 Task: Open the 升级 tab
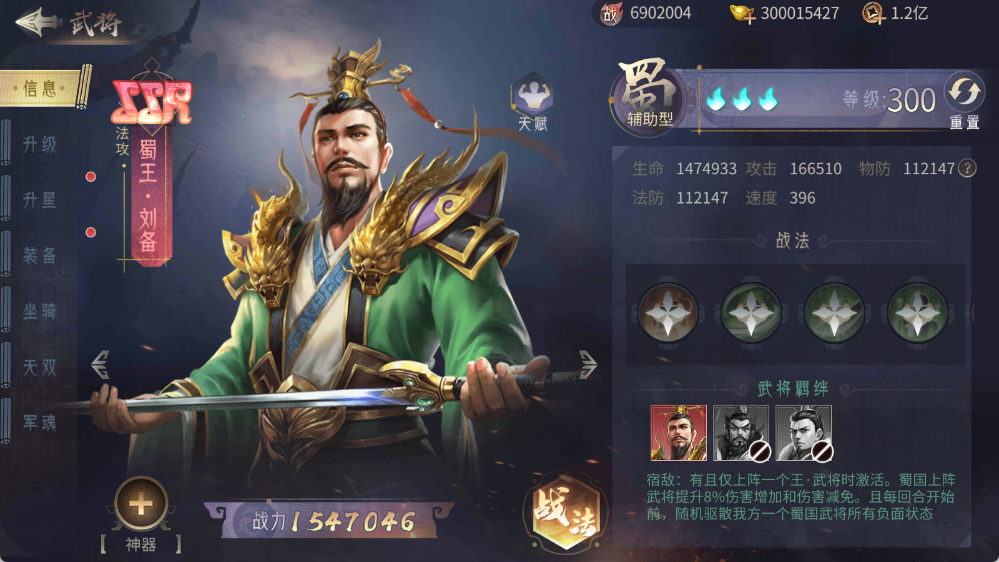click(x=40, y=144)
